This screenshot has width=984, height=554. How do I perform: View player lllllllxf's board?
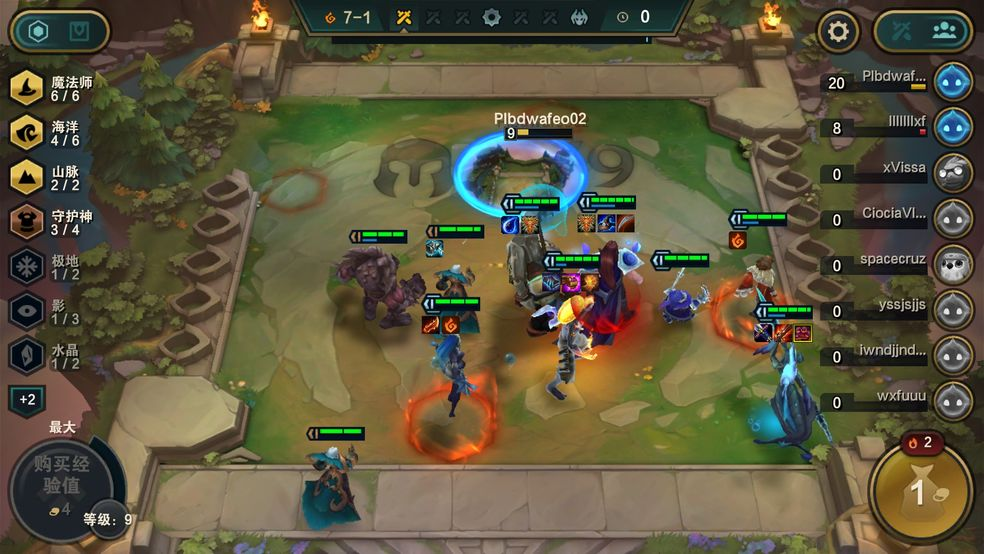pos(952,127)
